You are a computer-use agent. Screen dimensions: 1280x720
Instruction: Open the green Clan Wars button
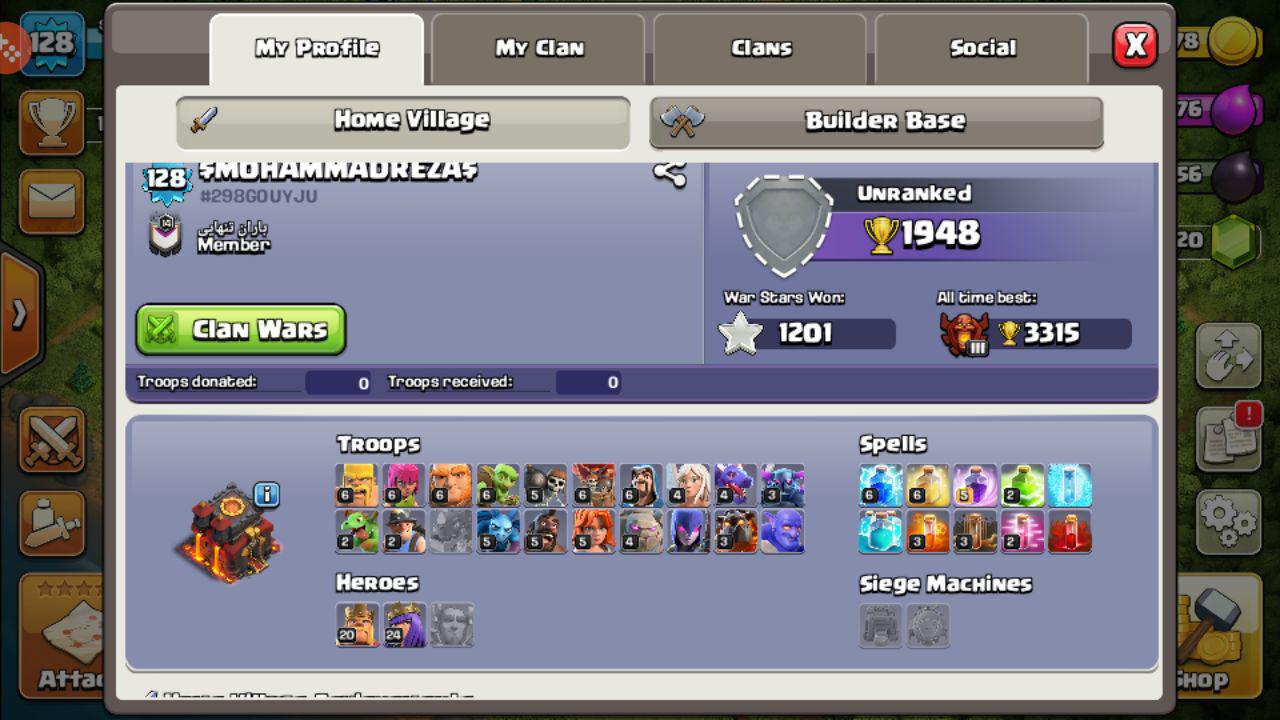pos(241,330)
